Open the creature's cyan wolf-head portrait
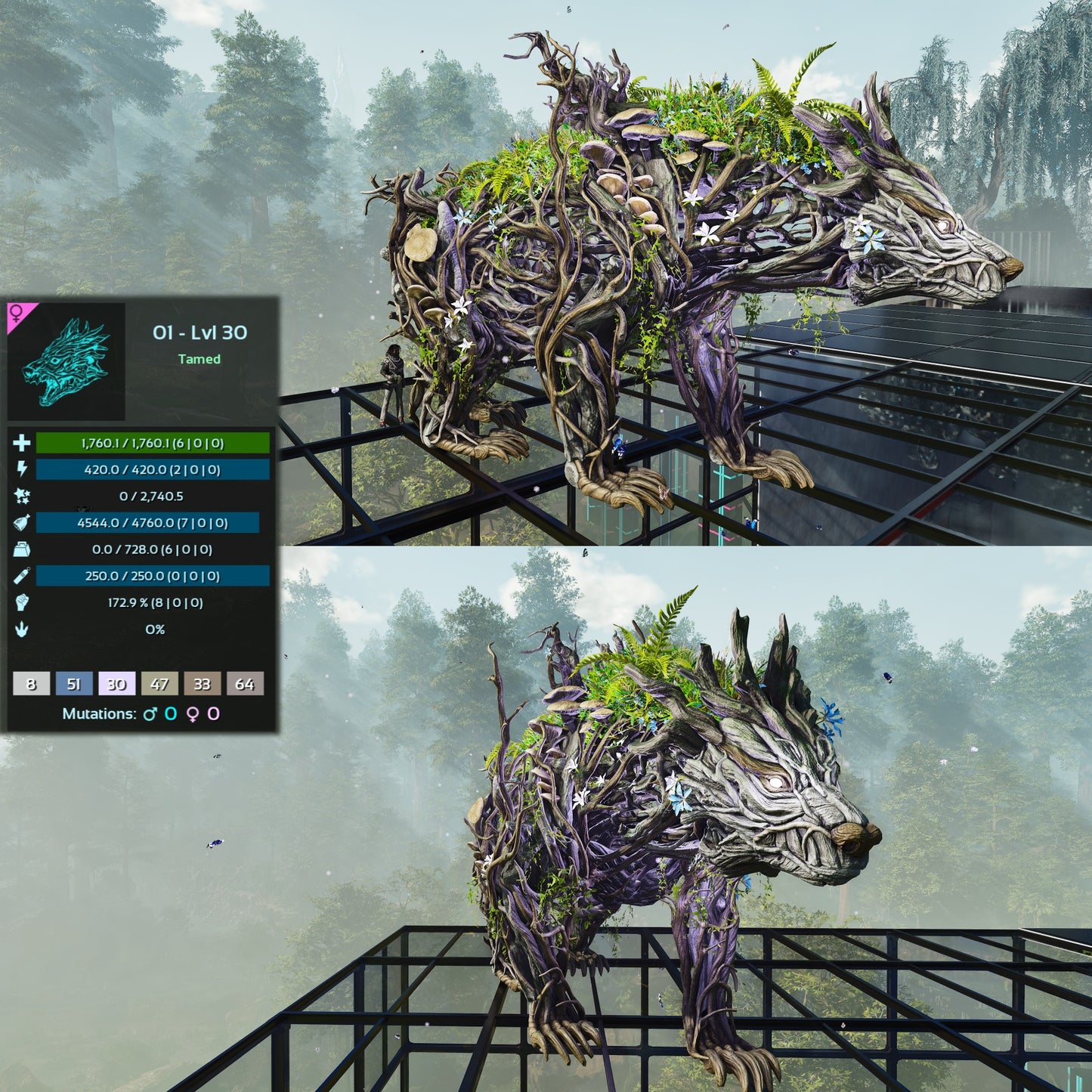1092x1092 pixels. (x=67, y=361)
